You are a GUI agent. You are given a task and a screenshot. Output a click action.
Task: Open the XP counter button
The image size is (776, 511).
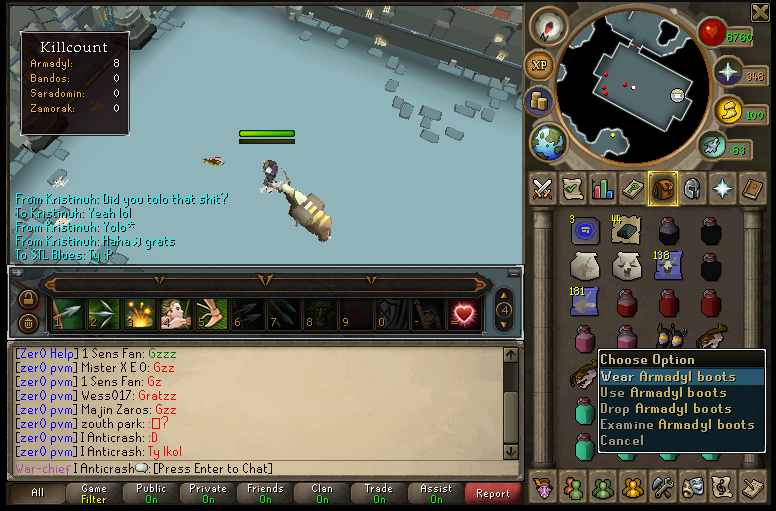[x=540, y=66]
